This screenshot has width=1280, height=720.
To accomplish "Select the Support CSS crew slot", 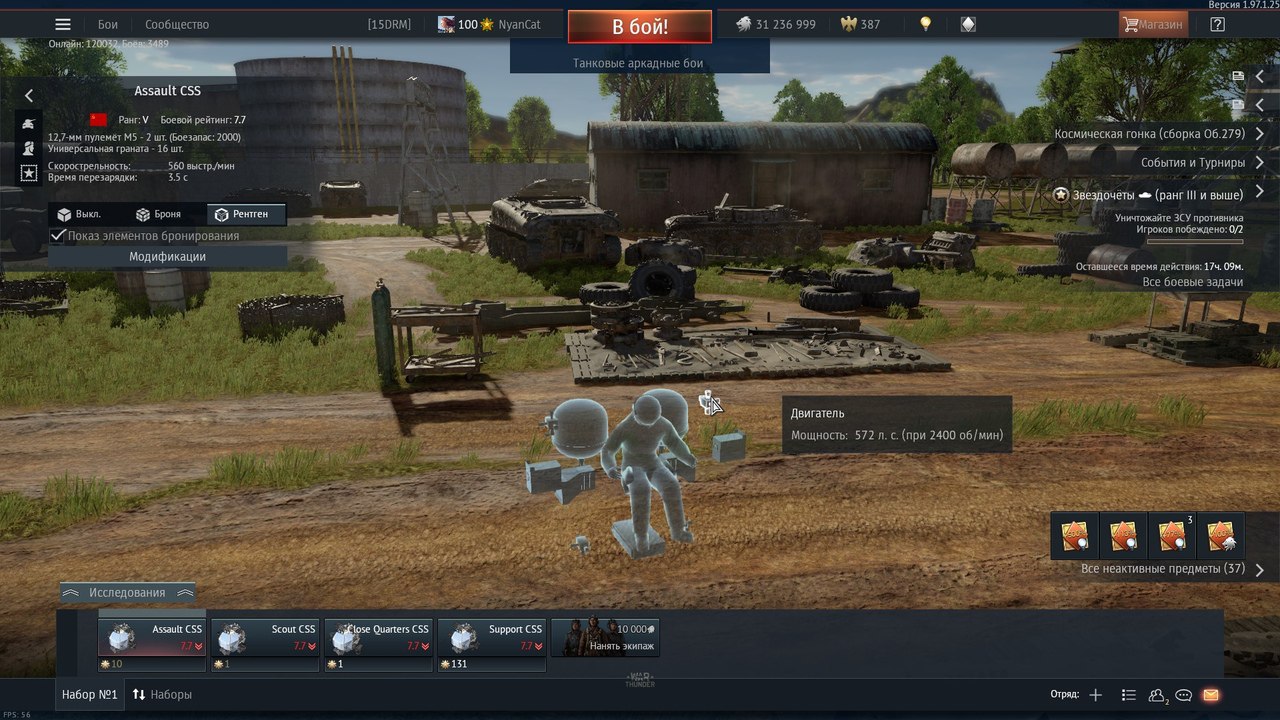I will 491,637.
